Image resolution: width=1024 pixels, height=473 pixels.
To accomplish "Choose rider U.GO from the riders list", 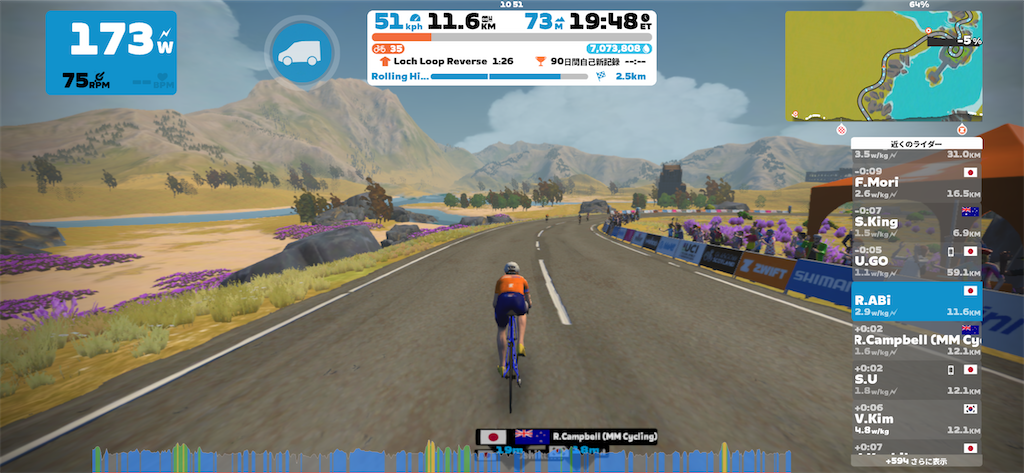I will pyautogui.click(x=916, y=260).
